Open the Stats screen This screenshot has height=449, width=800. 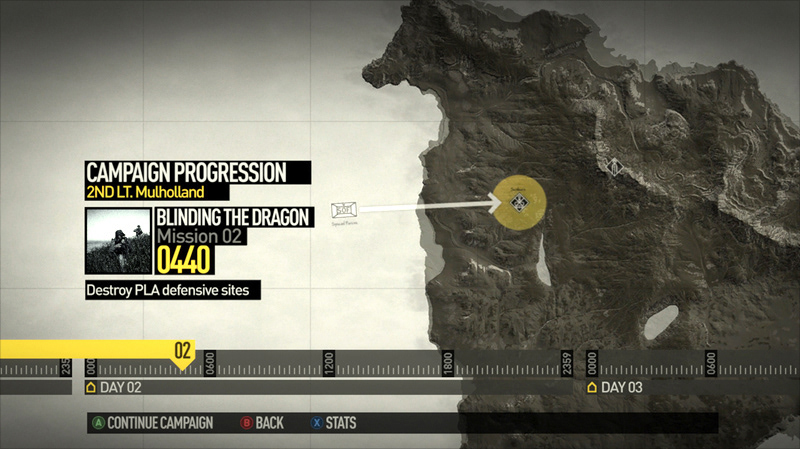click(333, 423)
